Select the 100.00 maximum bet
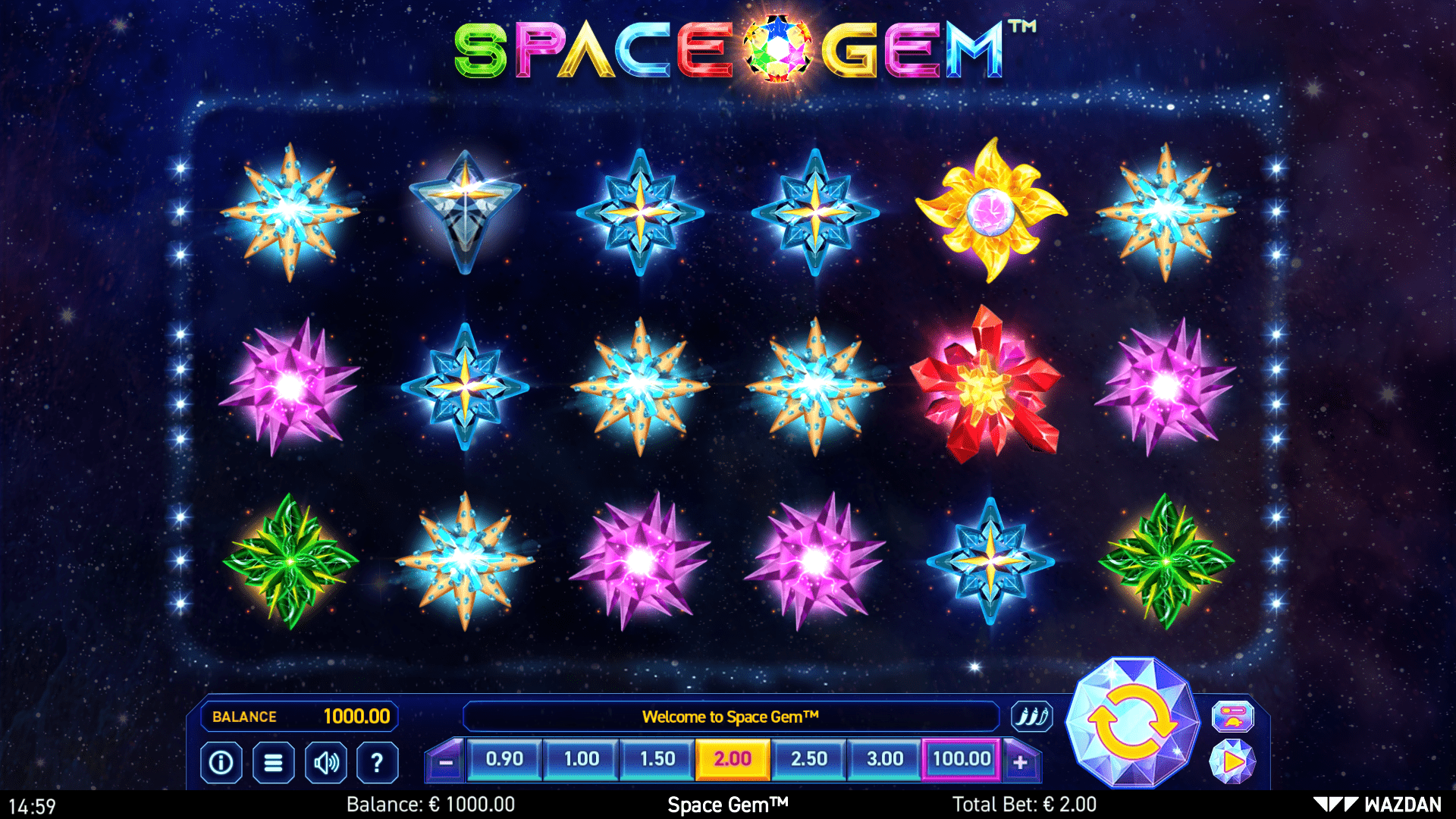Screen dimensions: 1456x819 pos(962,759)
